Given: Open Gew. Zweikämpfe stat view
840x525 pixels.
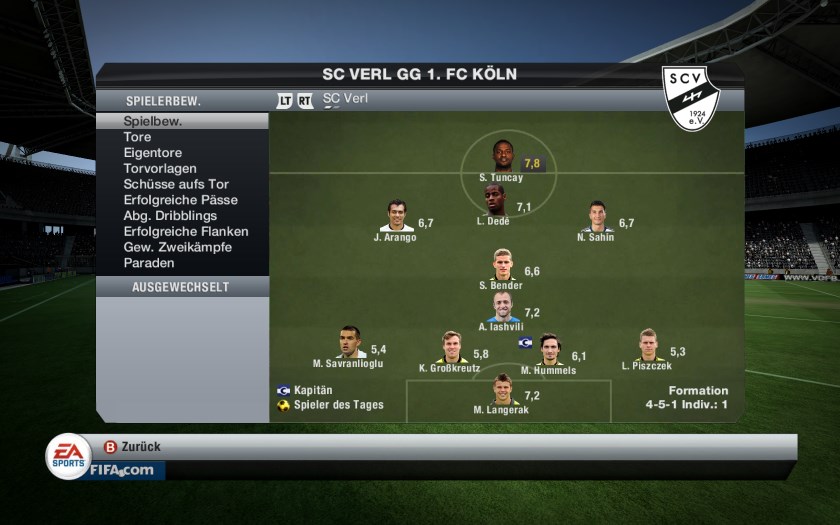Looking at the screenshot, I should coord(177,247).
